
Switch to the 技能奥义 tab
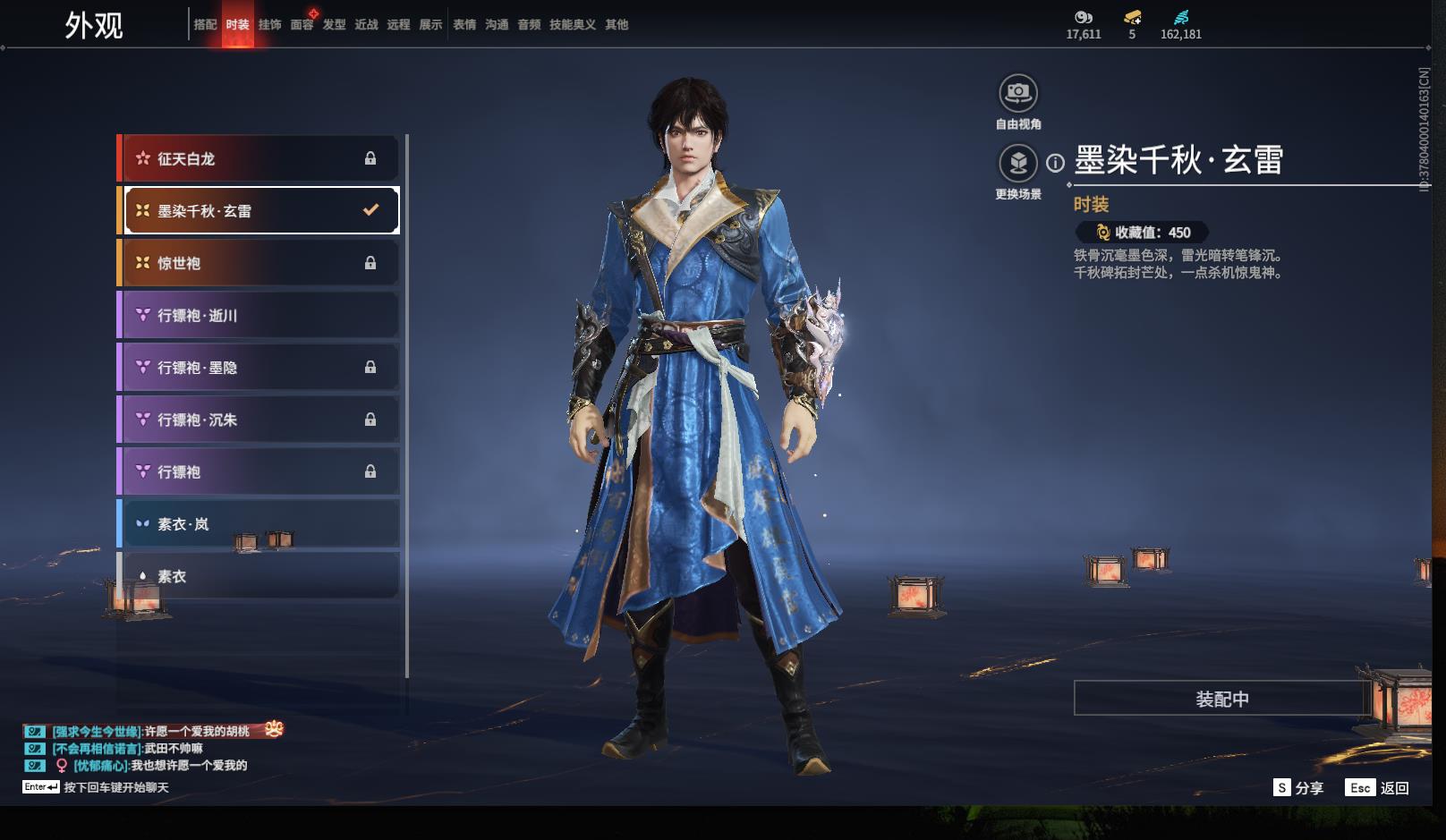point(572,25)
